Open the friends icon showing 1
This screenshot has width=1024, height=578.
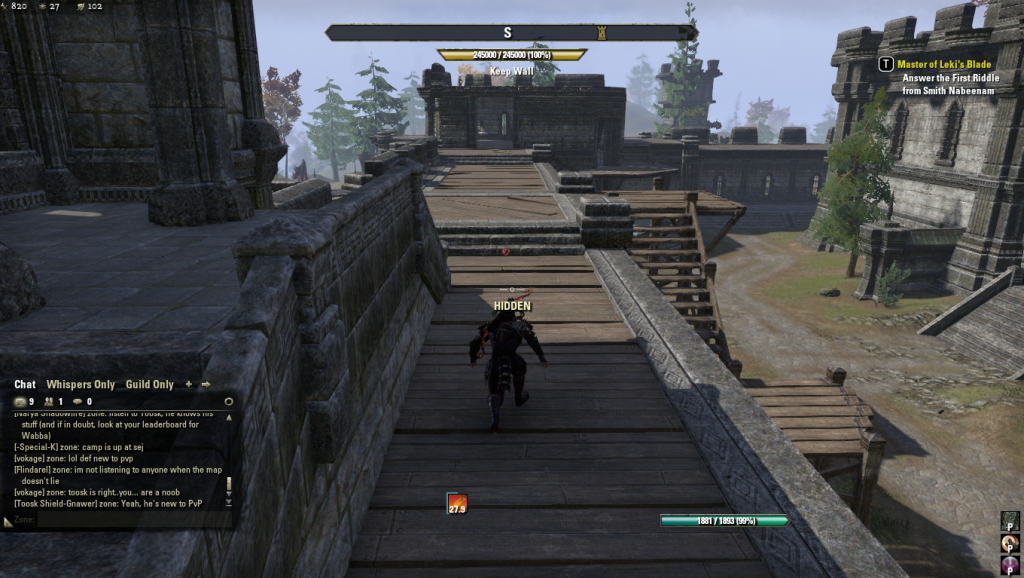50,402
